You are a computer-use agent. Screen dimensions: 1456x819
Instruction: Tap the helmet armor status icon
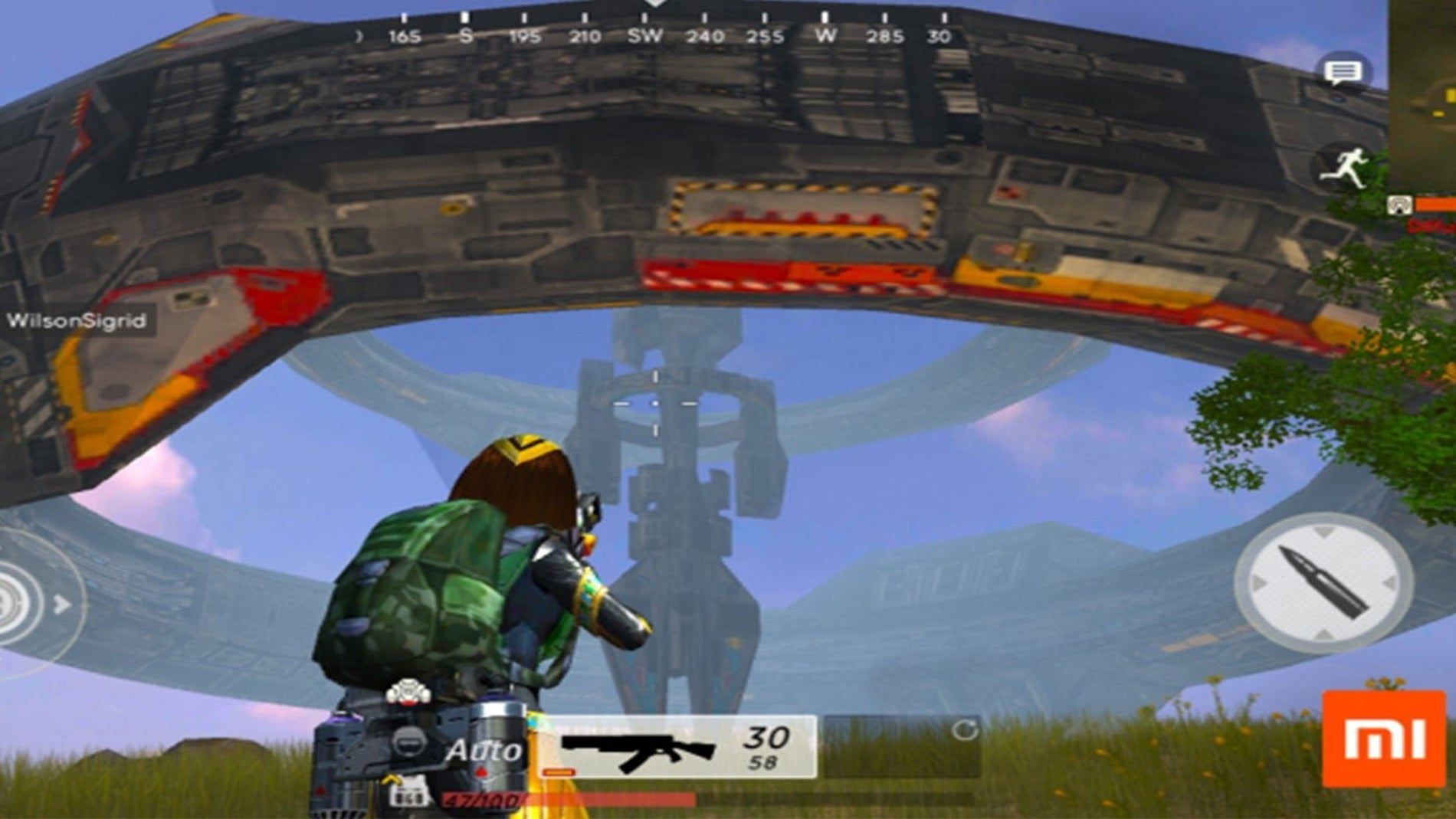[x=408, y=742]
